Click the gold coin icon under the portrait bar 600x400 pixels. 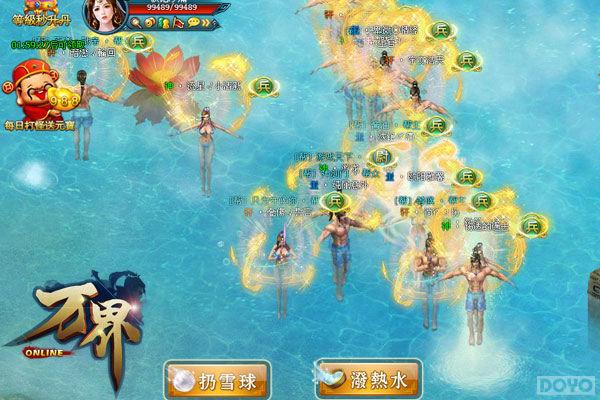pos(149,22)
